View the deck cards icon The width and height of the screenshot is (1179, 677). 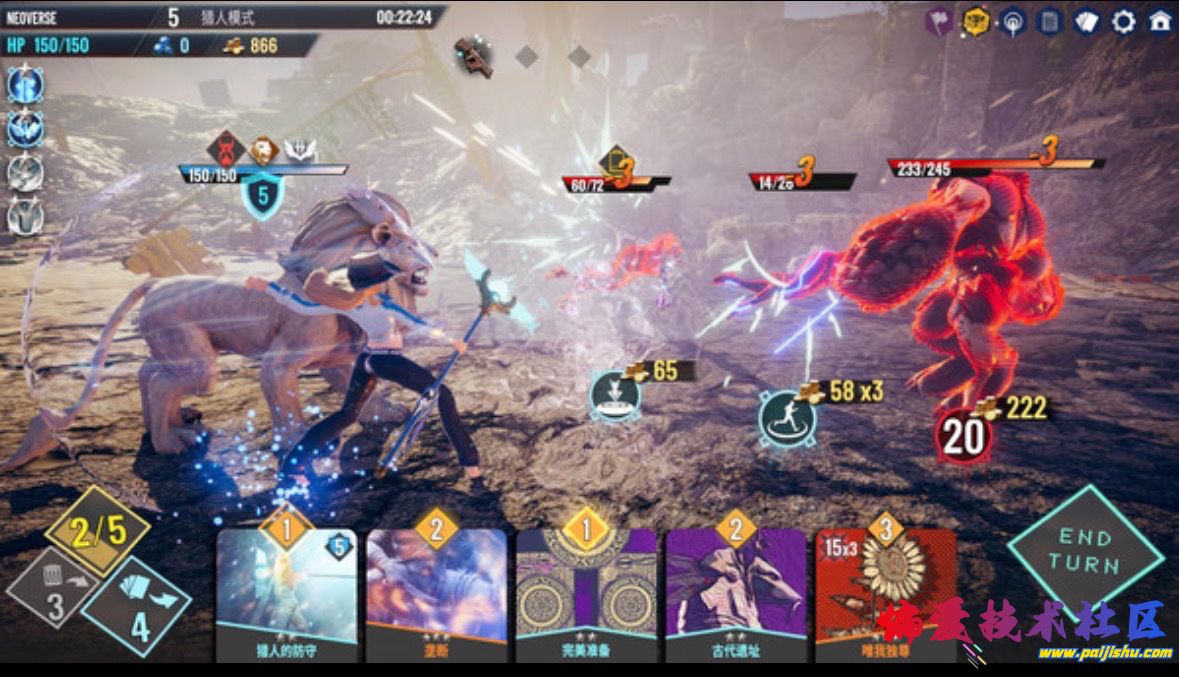tap(1087, 21)
